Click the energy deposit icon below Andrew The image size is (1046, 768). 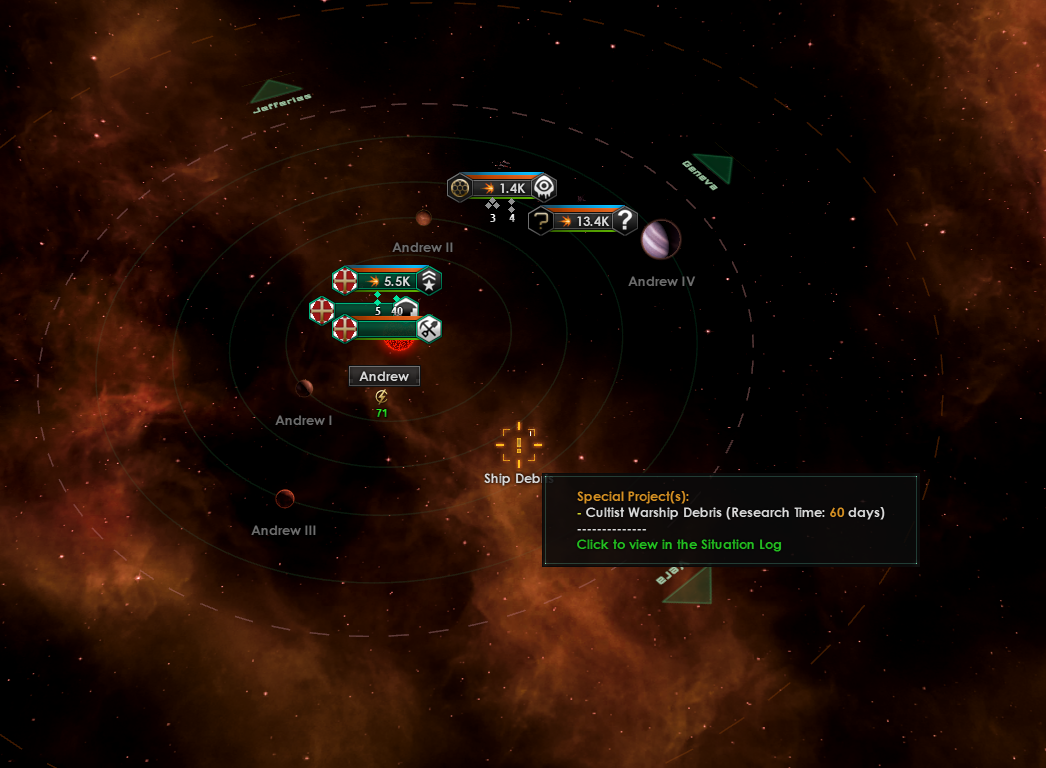pos(381,397)
